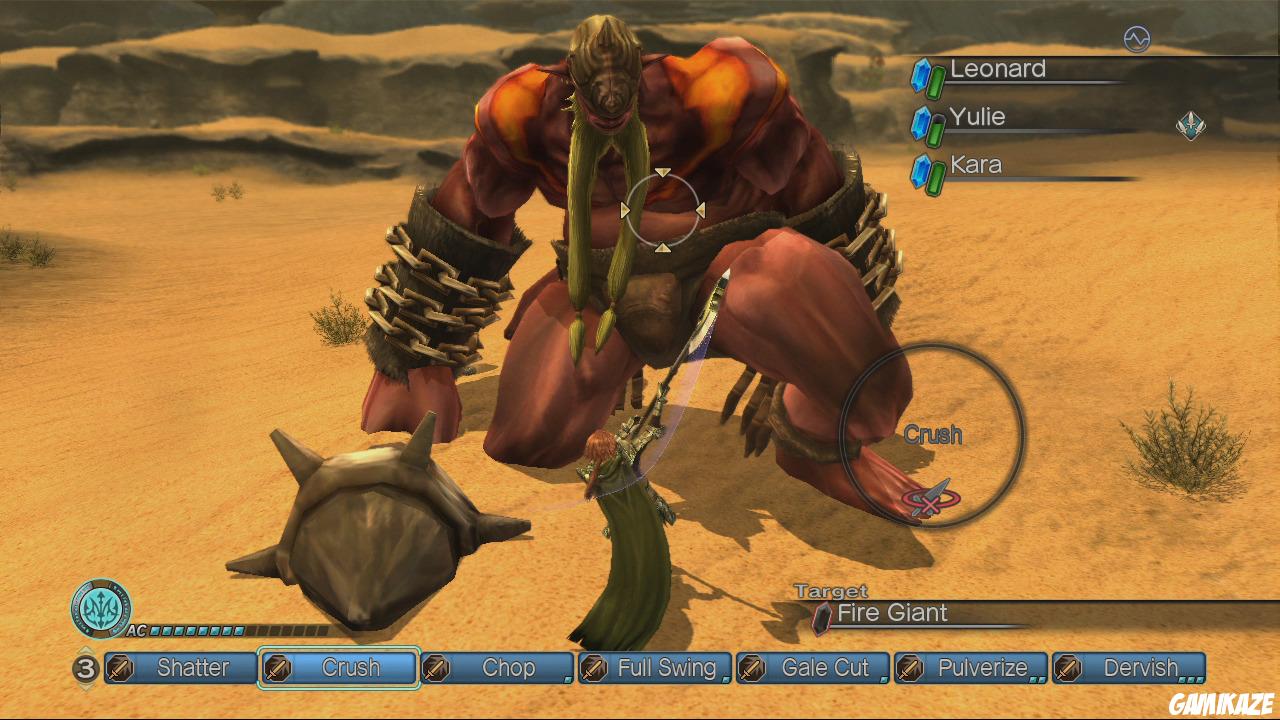Viewport: 1280px width, 720px height.
Task: Use the Full Swing skill
Action: (x=655, y=668)
